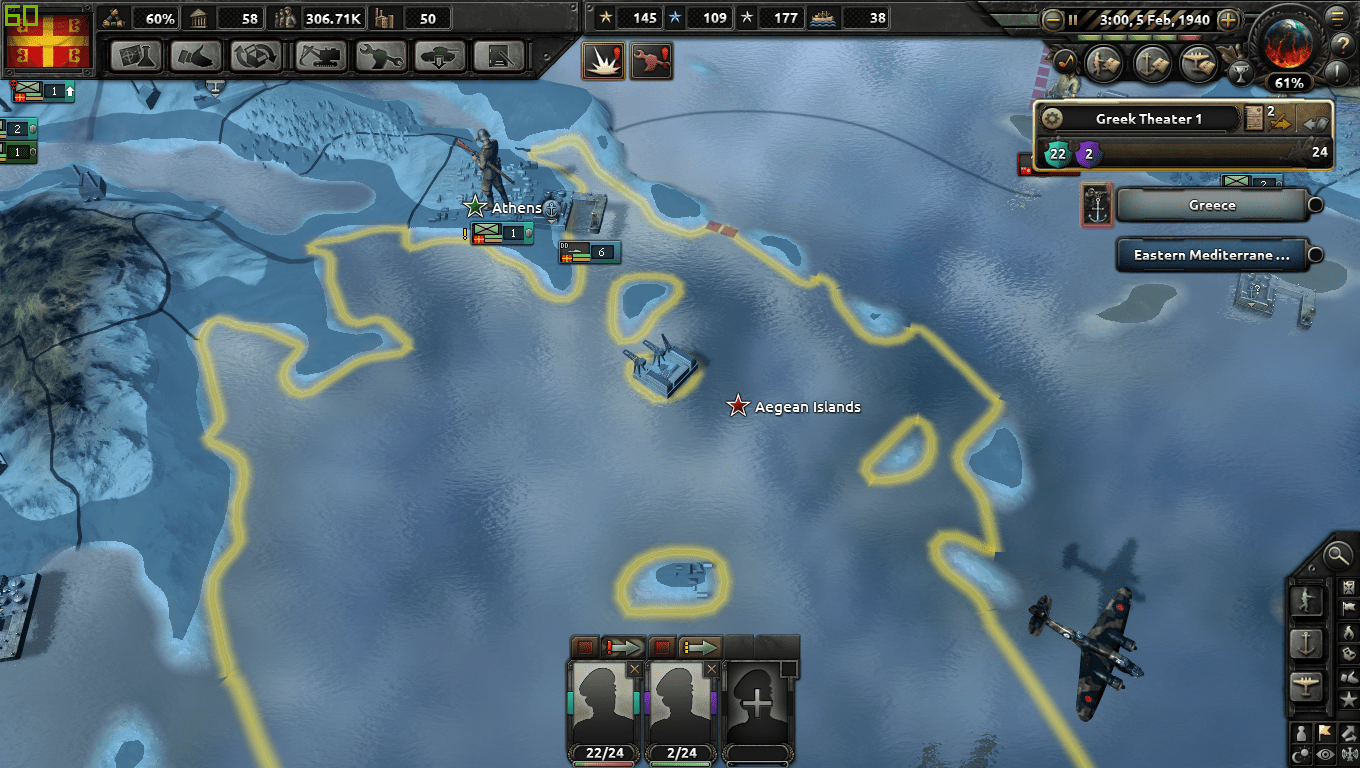Pause the game with the pause button
Screen dimensions: 1360x768
(x=1073, y=20)
